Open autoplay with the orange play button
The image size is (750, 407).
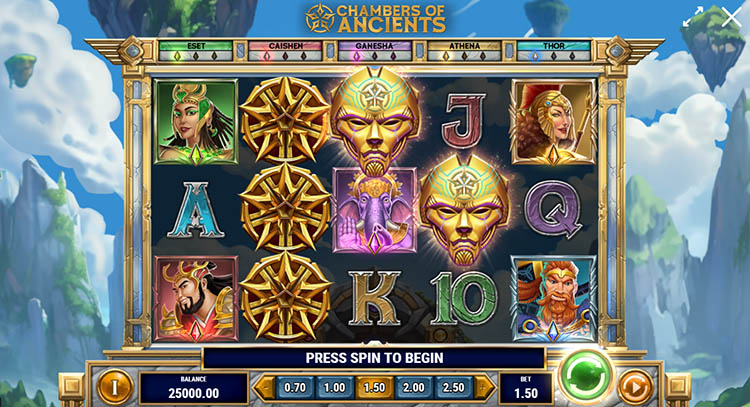point(635,386)
